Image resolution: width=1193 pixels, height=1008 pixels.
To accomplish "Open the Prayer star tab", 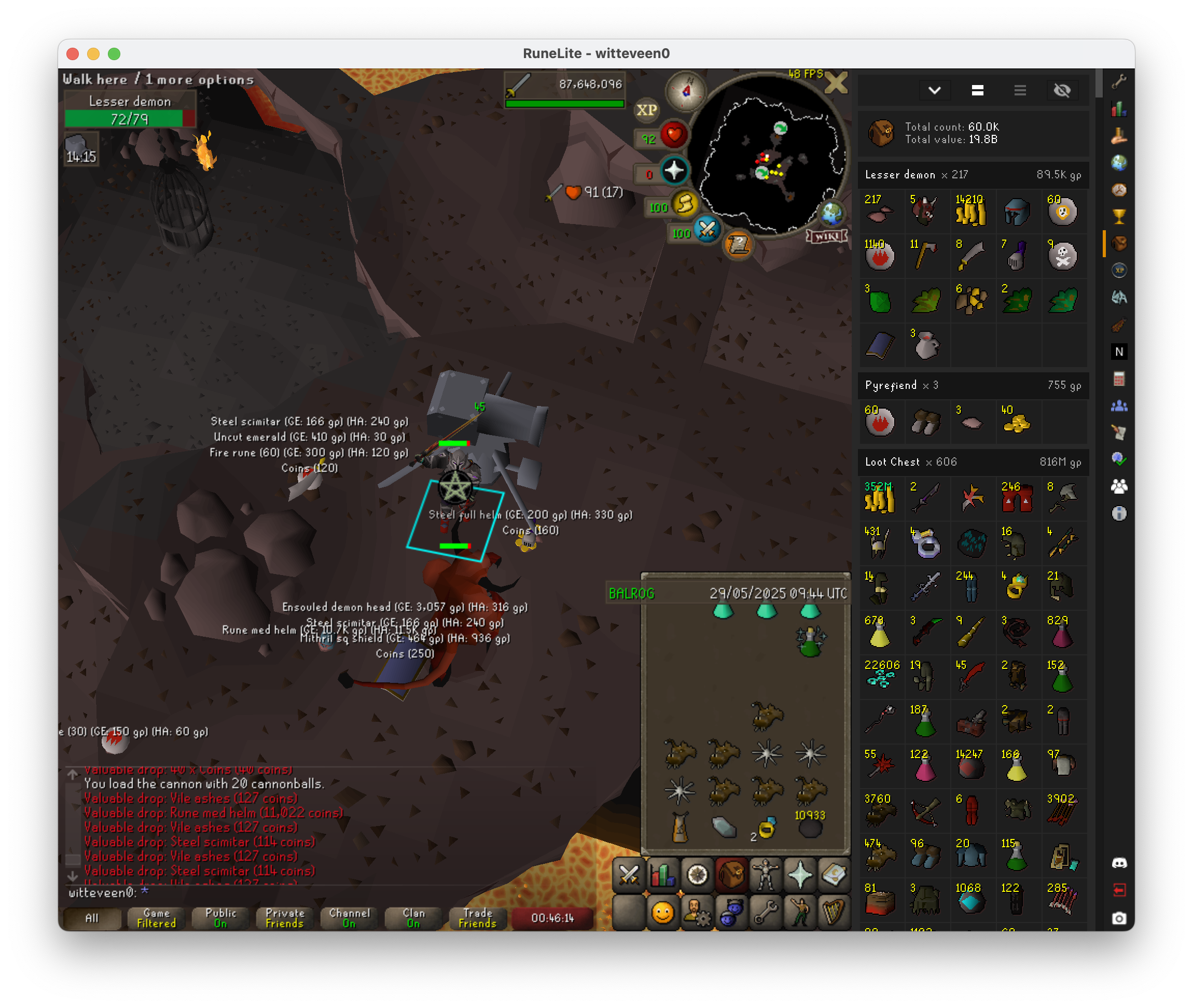I will click(x=800, y=875).
